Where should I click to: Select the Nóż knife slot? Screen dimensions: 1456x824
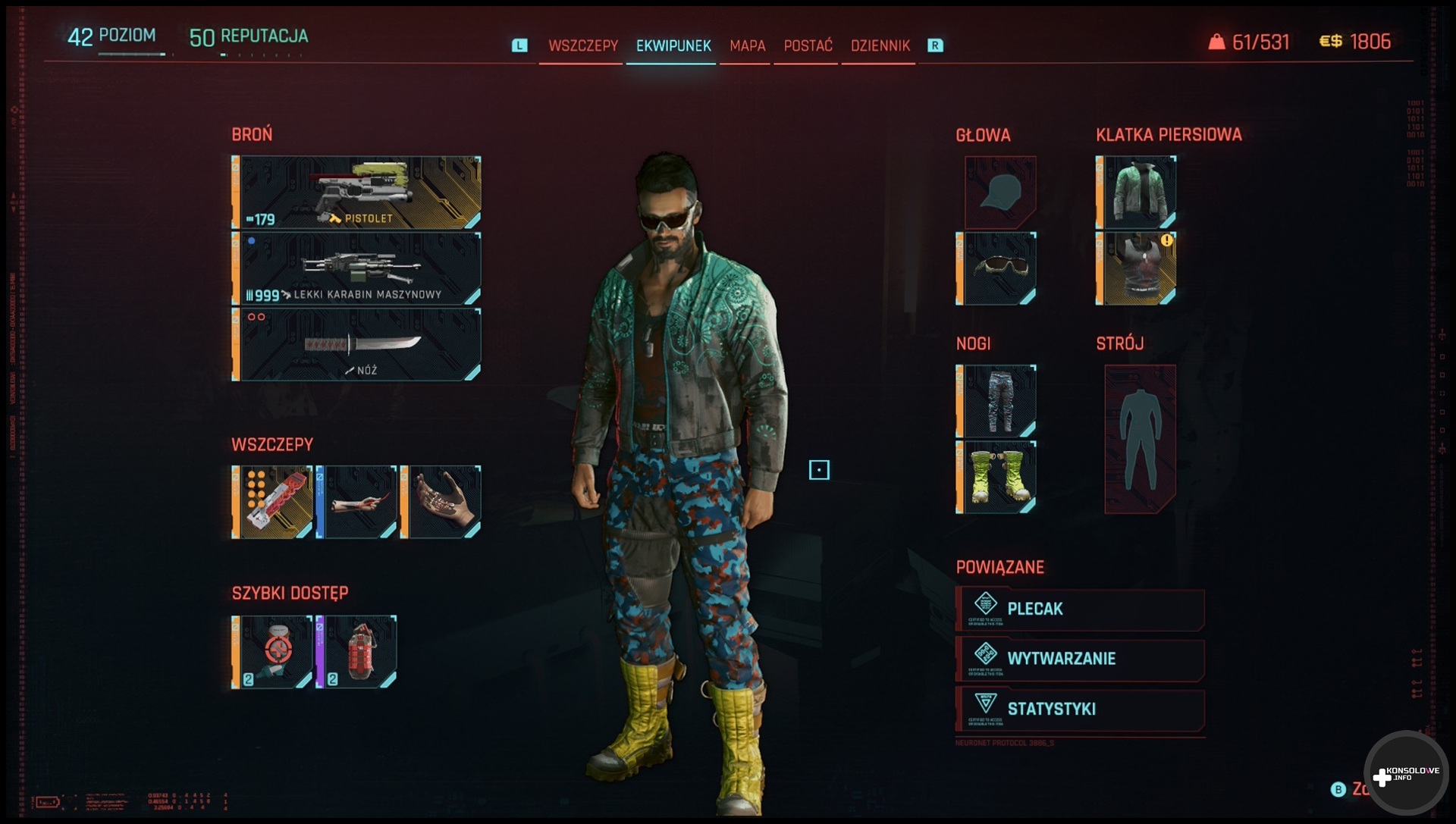coord(356,344)
